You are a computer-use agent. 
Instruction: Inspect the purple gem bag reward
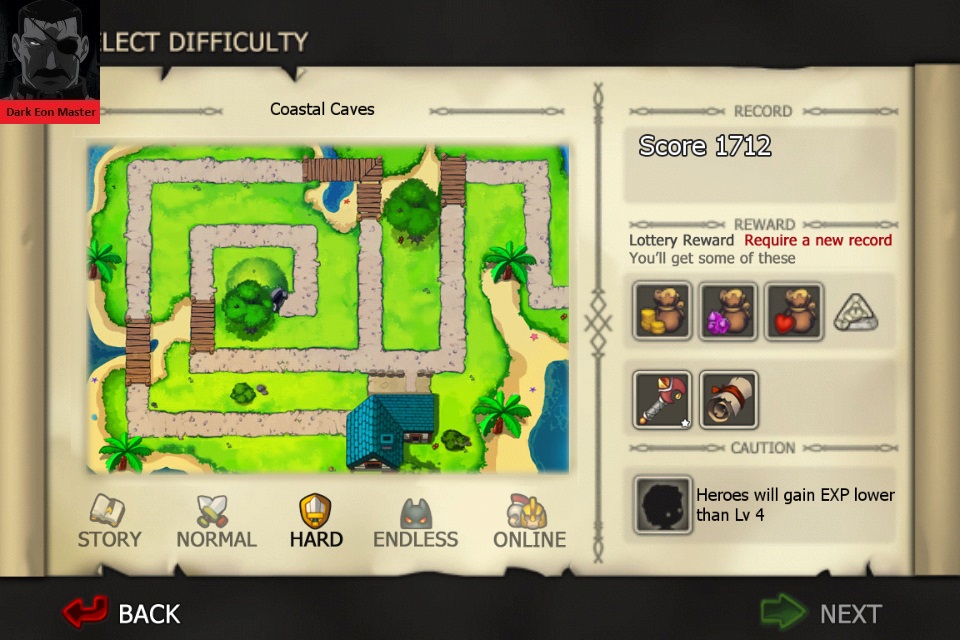point(728,311)
